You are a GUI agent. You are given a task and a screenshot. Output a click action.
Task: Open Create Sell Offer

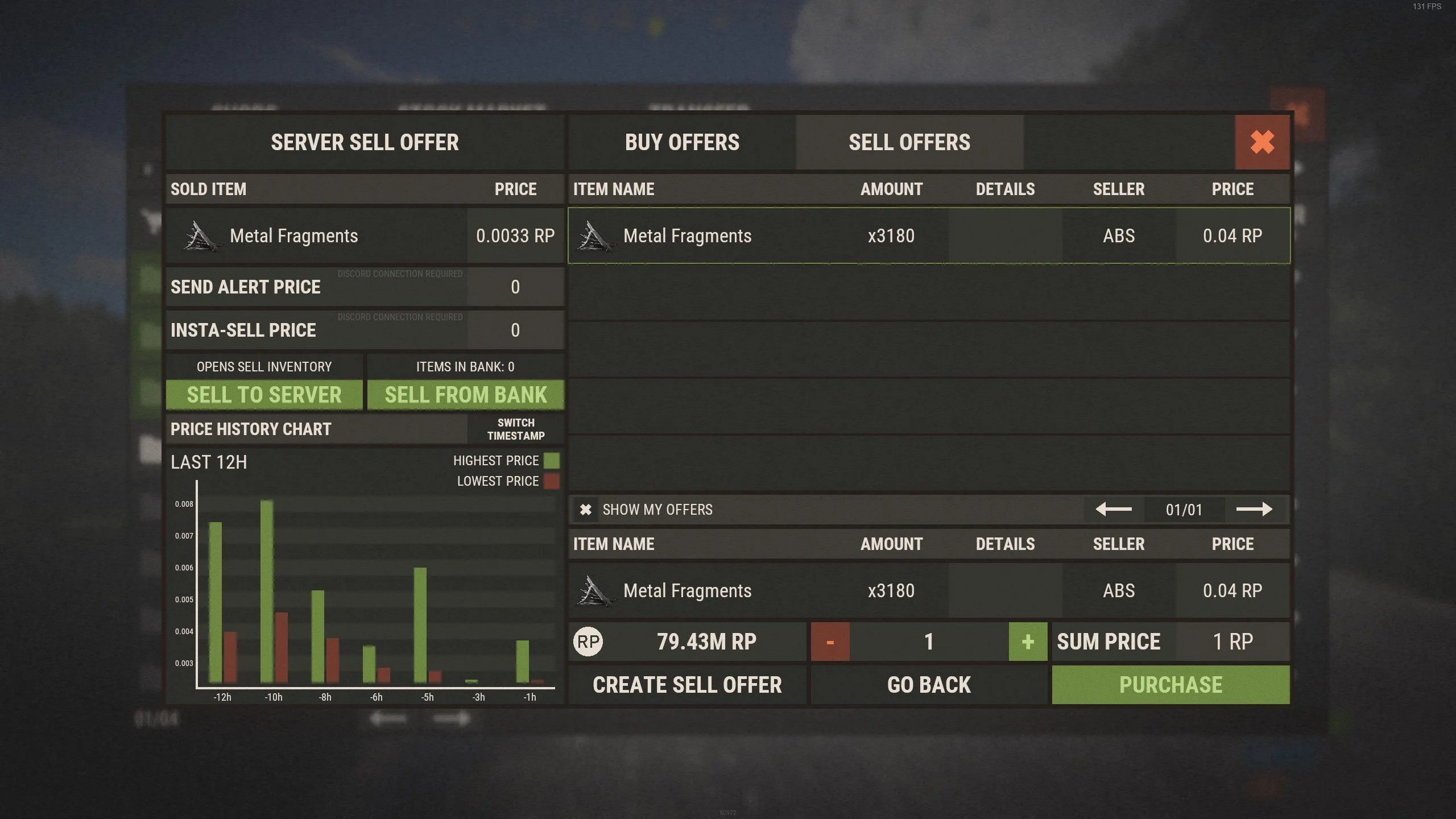pyautogui.click(x=687, y=685)
